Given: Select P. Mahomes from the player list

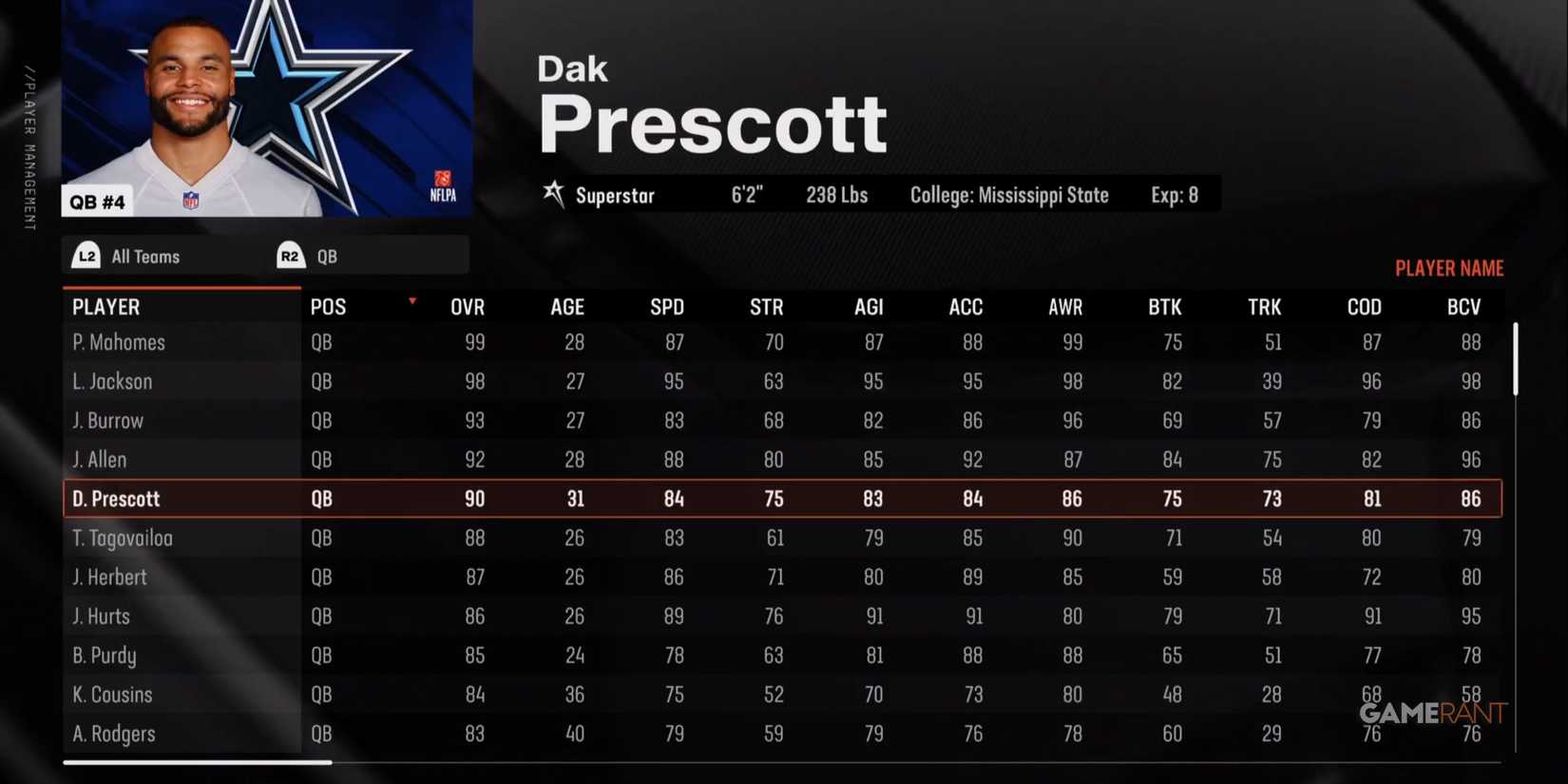Looking at the screenshot, I should (x=118, y=342).
